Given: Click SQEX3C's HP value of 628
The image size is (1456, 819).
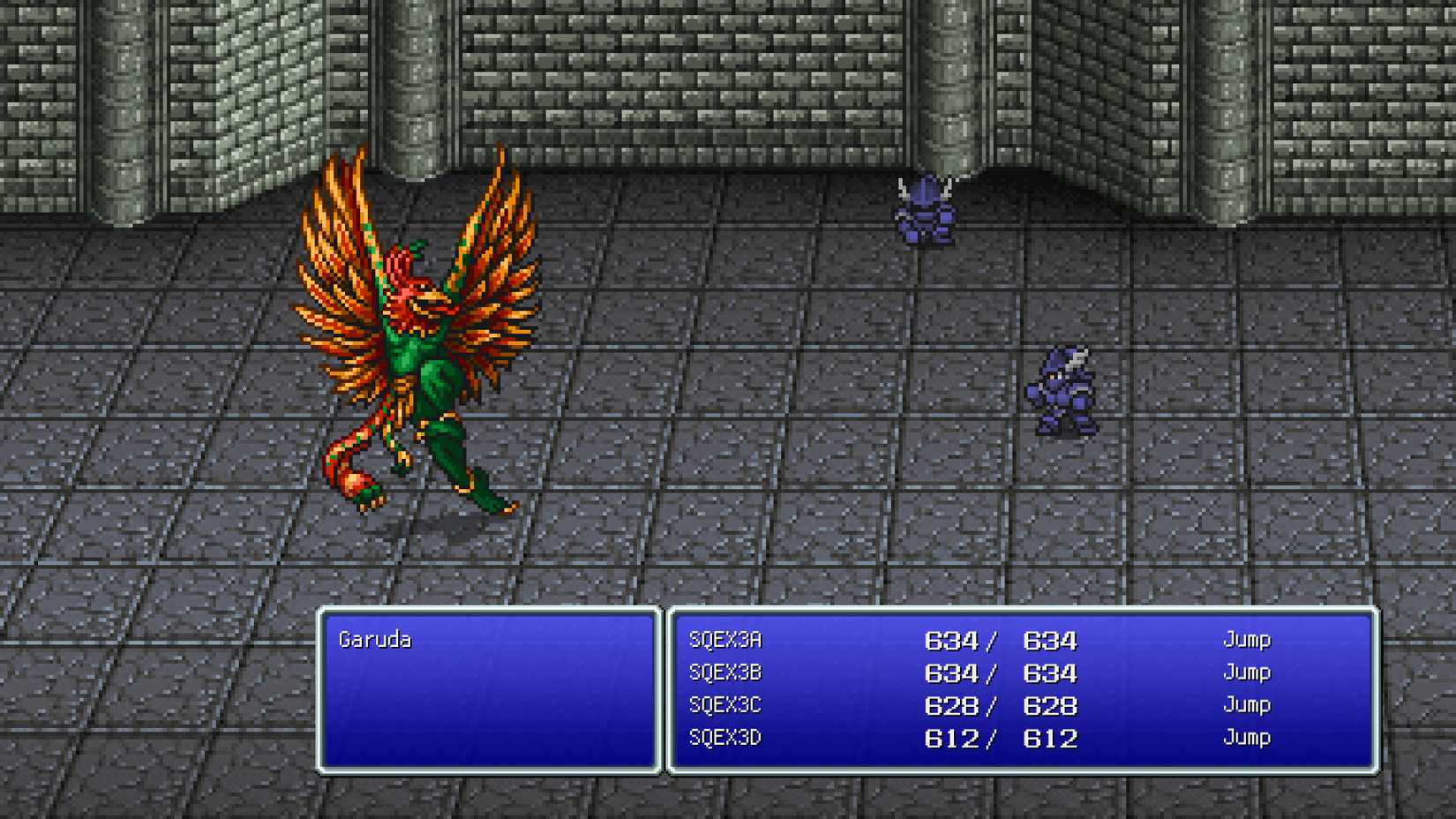Looking at the screenshot, I should pyautogui.click(x=949, y=706).
